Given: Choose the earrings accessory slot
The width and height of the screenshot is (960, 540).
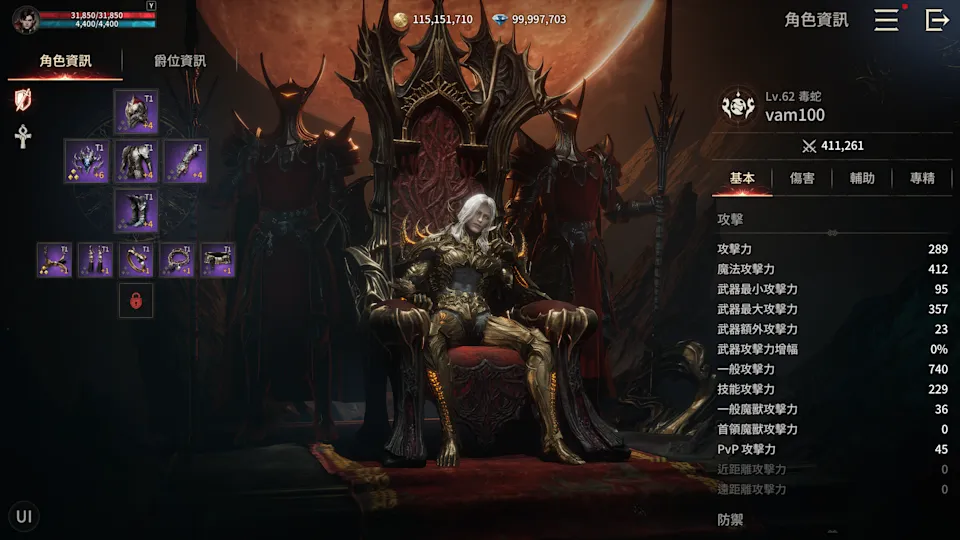Looking at the screenshot, I should [x=96, y=260].
